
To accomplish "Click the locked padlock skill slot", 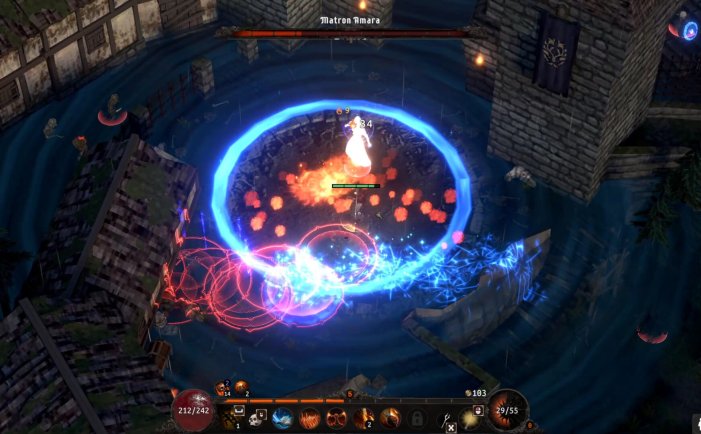I will pyautogui.click(x=416, y=416).
